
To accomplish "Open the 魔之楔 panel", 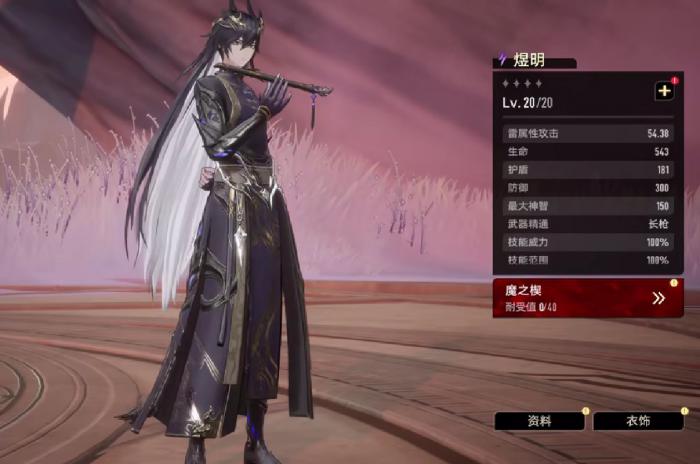I will pyautogui.click(x=587, y=297).
